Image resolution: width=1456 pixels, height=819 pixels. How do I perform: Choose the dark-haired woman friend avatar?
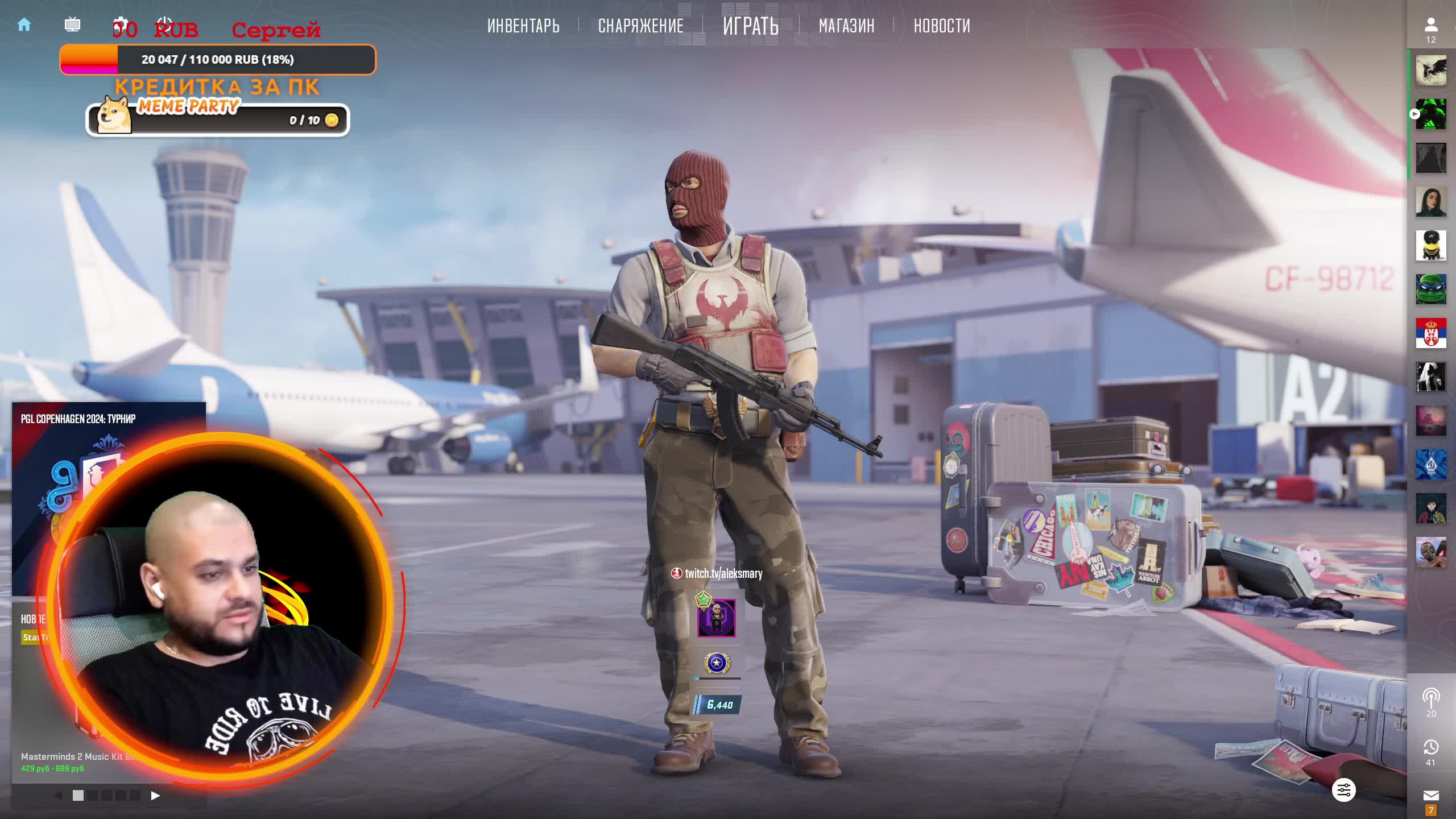click(x=1430, y=202)
